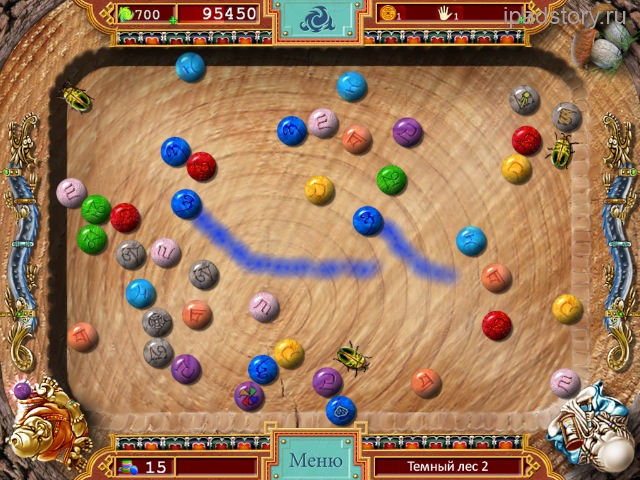The height and width of the screenshot is (480, 640).
Task: Open the Меню button
Action: click(x=314, y=461)
